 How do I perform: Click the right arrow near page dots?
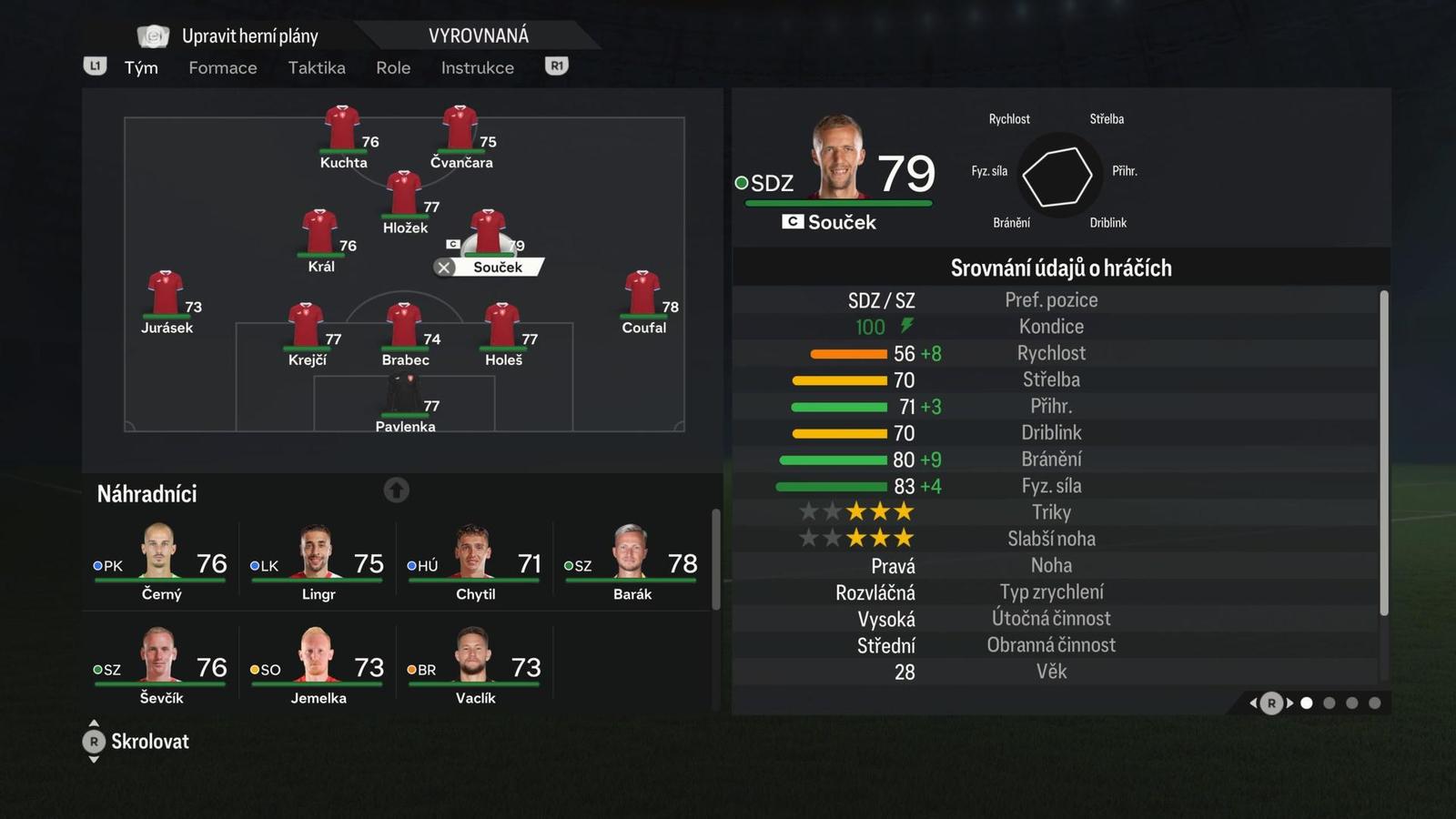[1290, 703]
